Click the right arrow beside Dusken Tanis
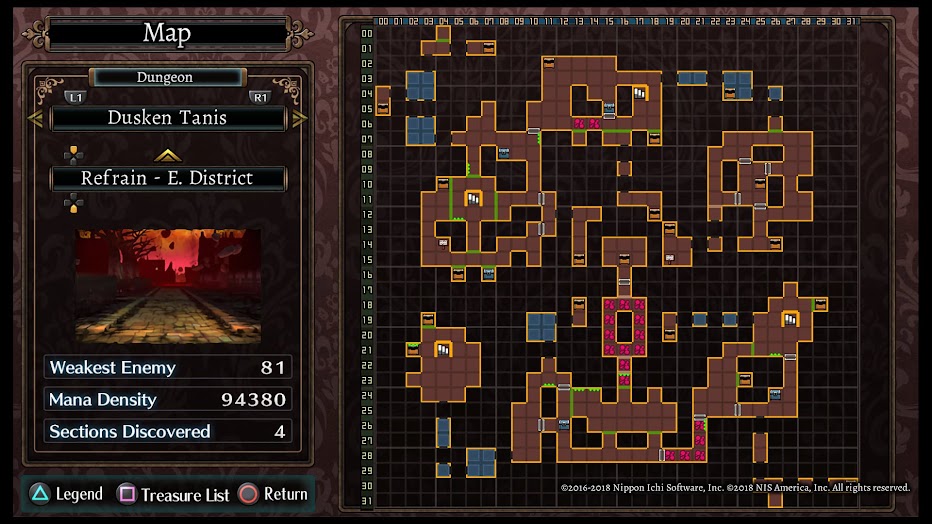The image size is (932, 524). click(x=300, y=119)
